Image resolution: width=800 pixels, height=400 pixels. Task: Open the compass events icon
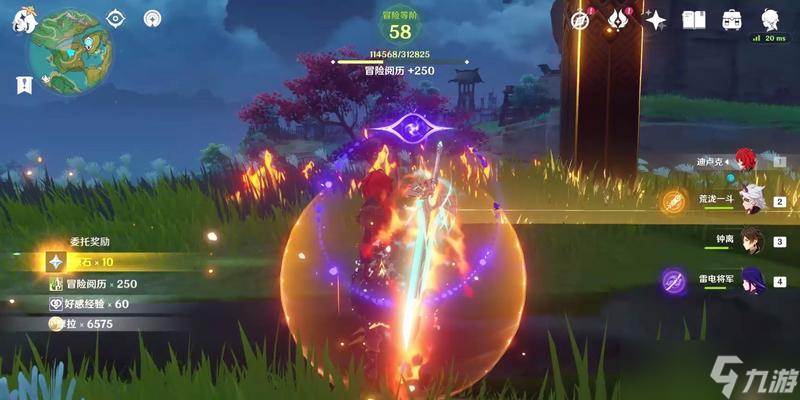tap(580, 20)
